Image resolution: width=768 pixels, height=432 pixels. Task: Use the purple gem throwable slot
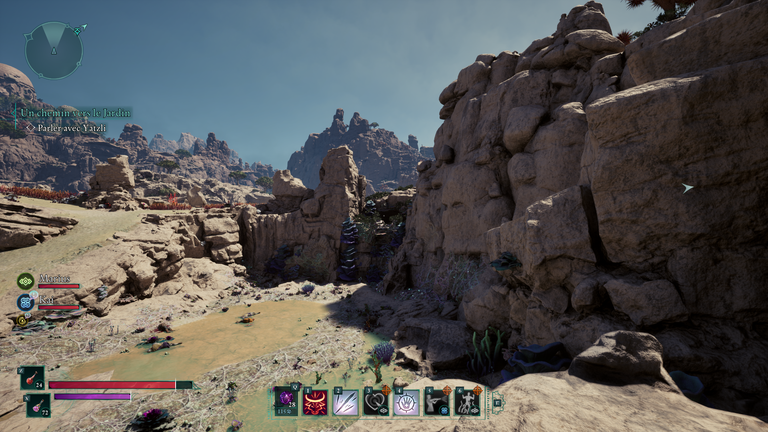pos(286,401)
